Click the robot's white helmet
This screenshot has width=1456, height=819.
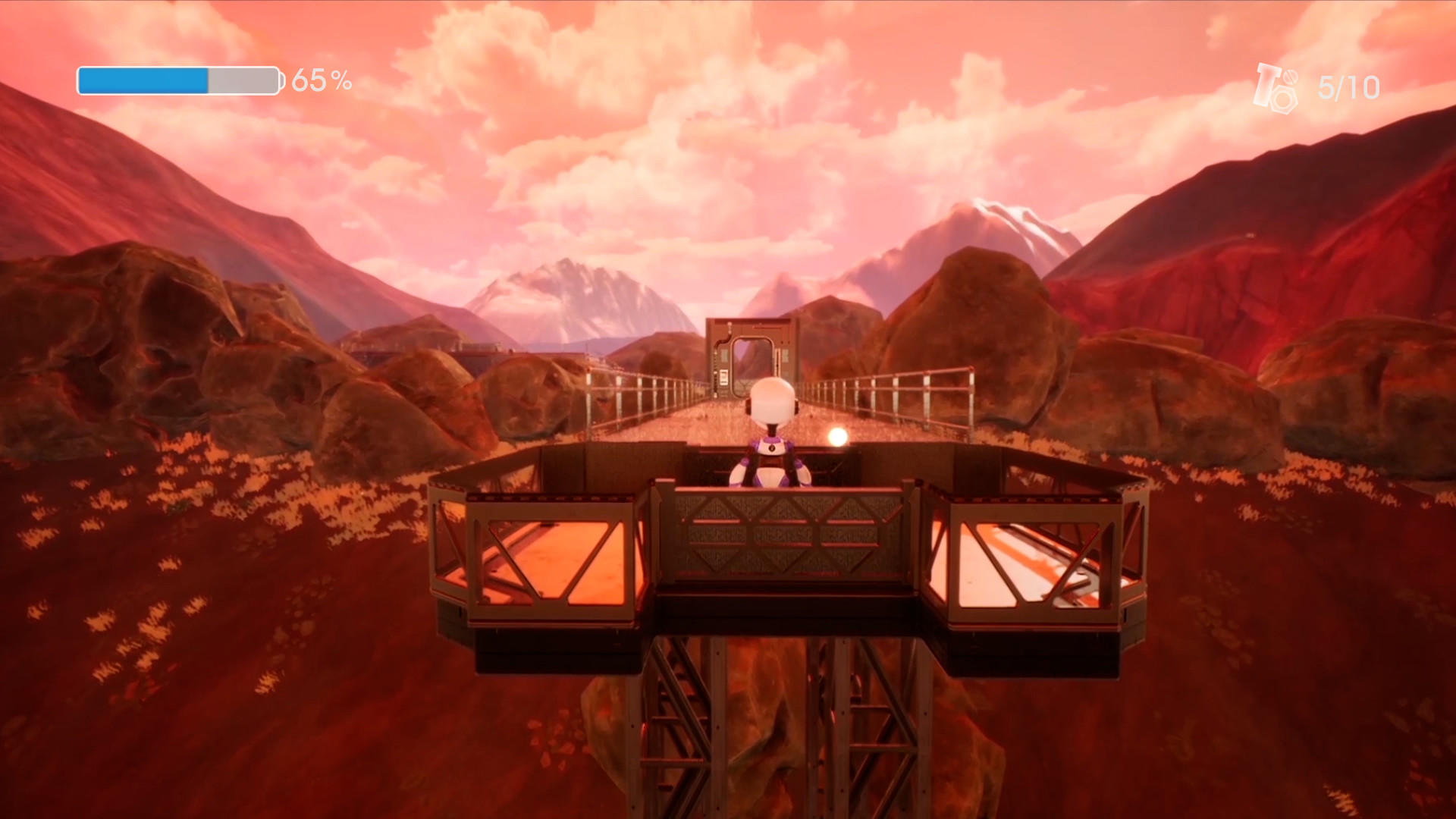tap(771, 402)
